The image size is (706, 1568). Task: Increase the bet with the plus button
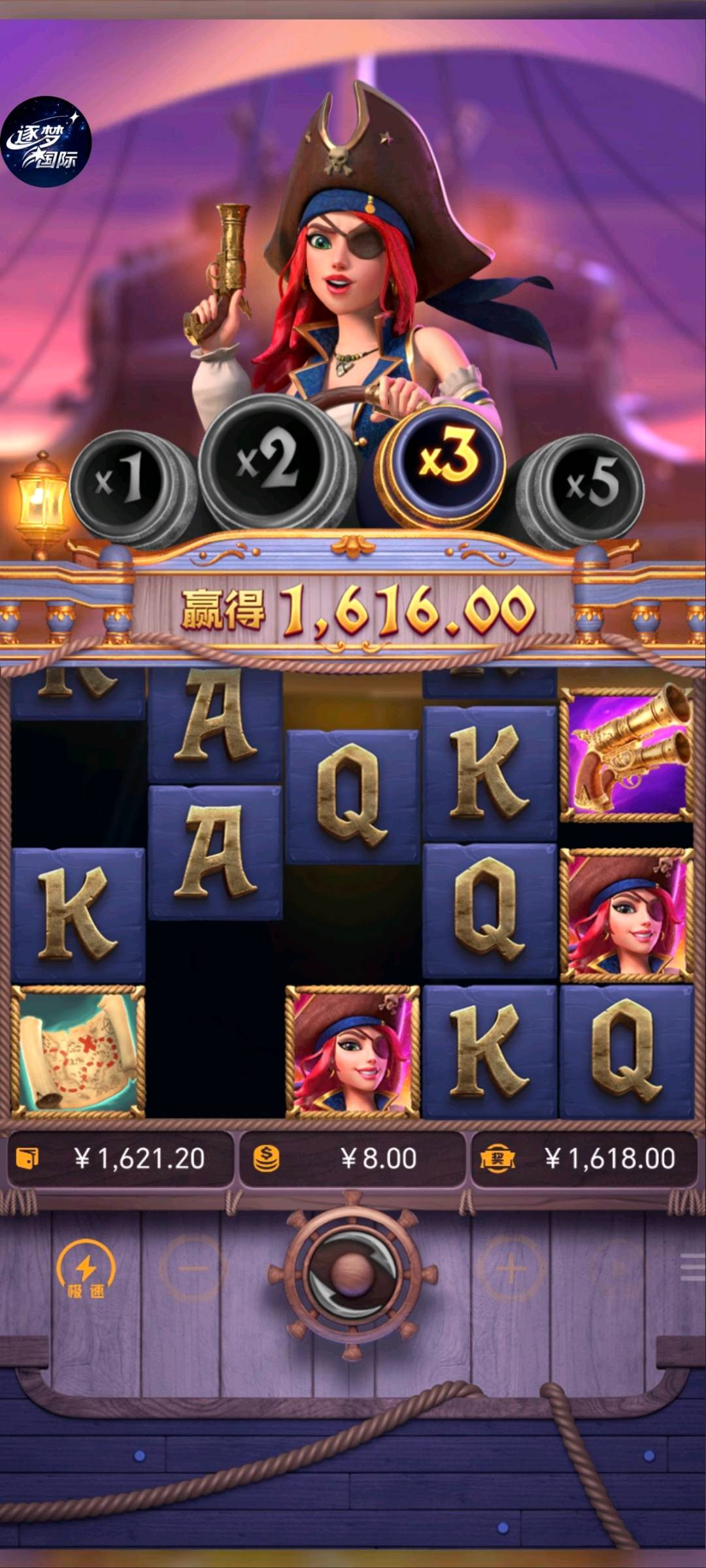pos(511,1269)
